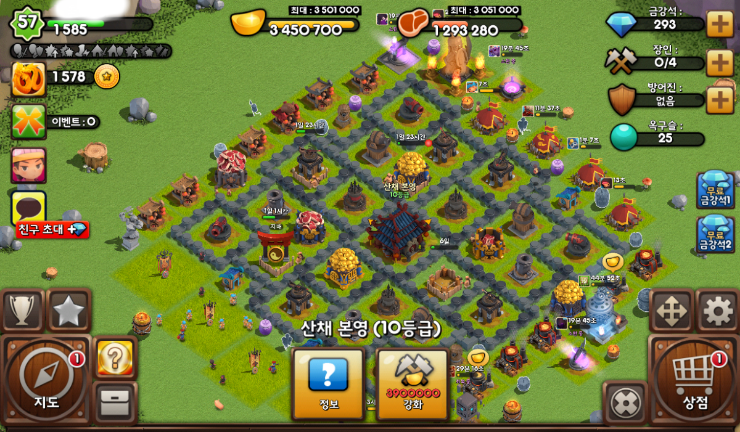Tap the 정보 info button

click(328, 383)
